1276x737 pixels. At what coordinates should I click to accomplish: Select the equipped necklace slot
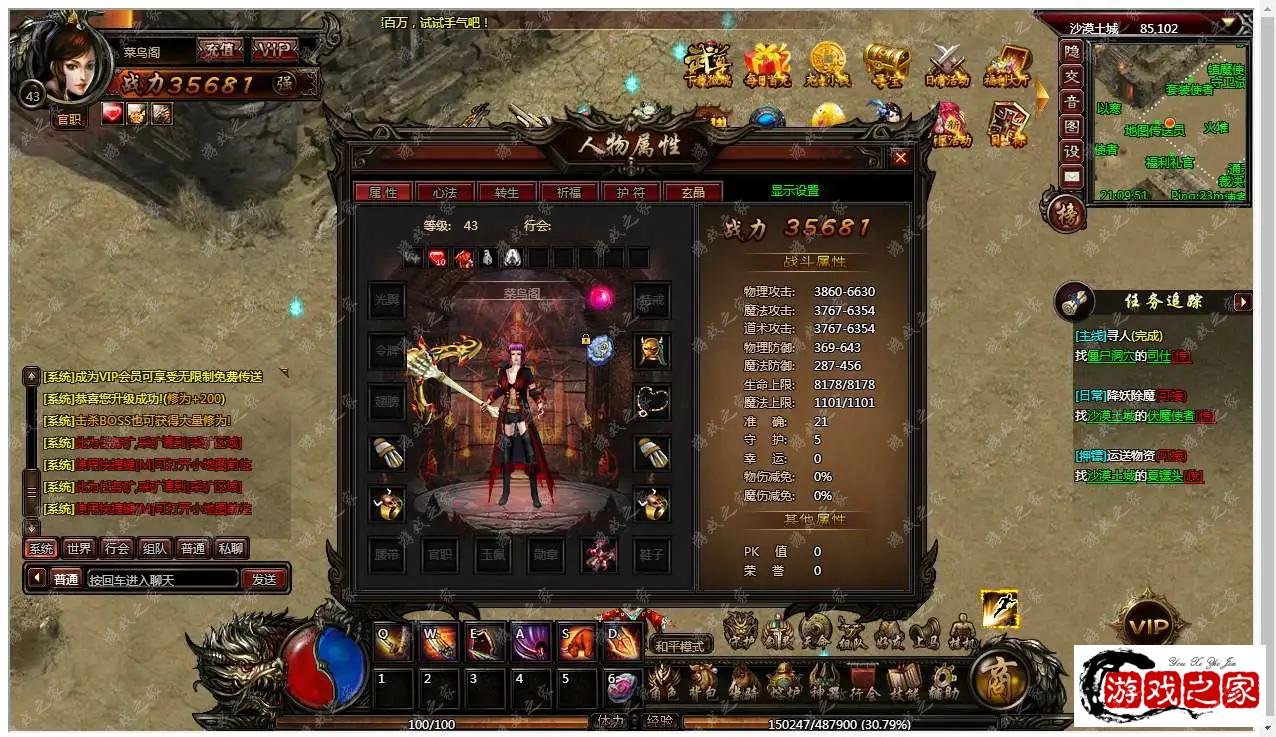[652, 402]
